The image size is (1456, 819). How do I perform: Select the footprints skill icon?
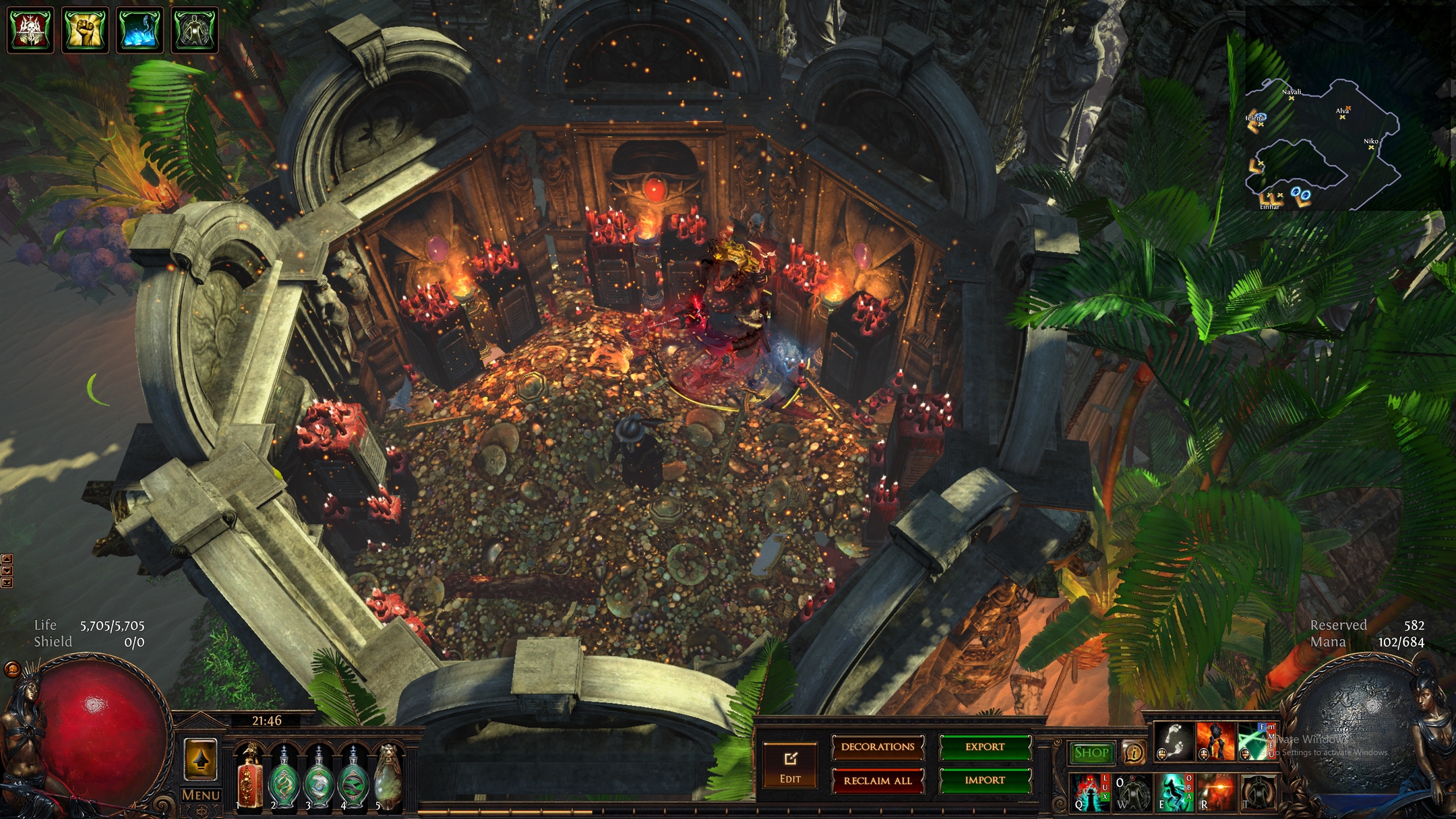(x=1174, y=741)
